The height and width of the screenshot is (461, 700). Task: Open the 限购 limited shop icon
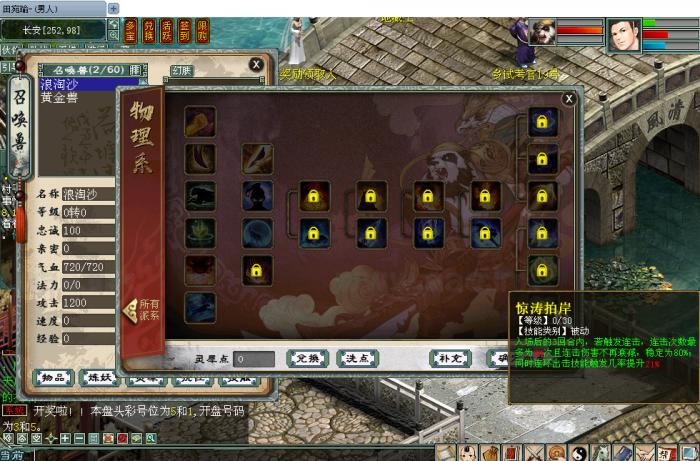(x=202, y=29)
